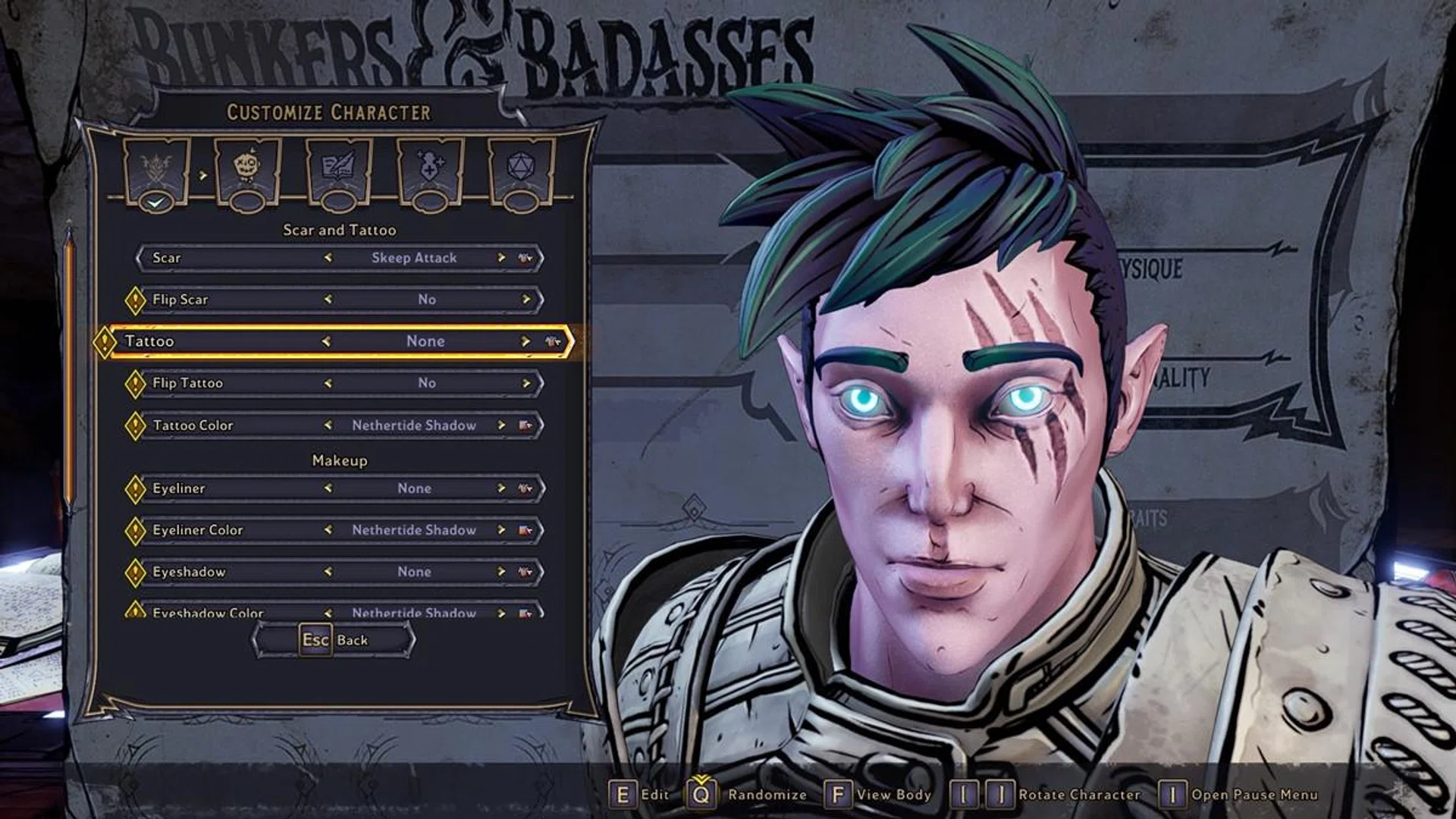Screen dimensions: 1456x819
Task: Switch to the book and quill tab
Action: coord(338,170)
